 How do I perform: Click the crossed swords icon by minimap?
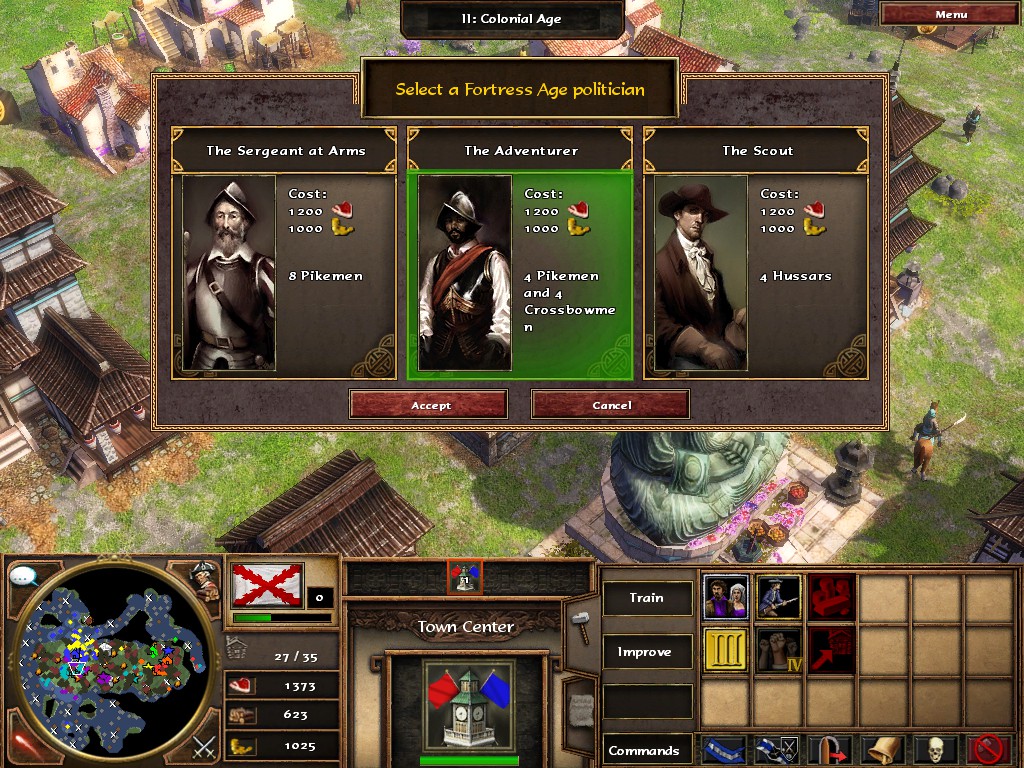coord(205,745)
